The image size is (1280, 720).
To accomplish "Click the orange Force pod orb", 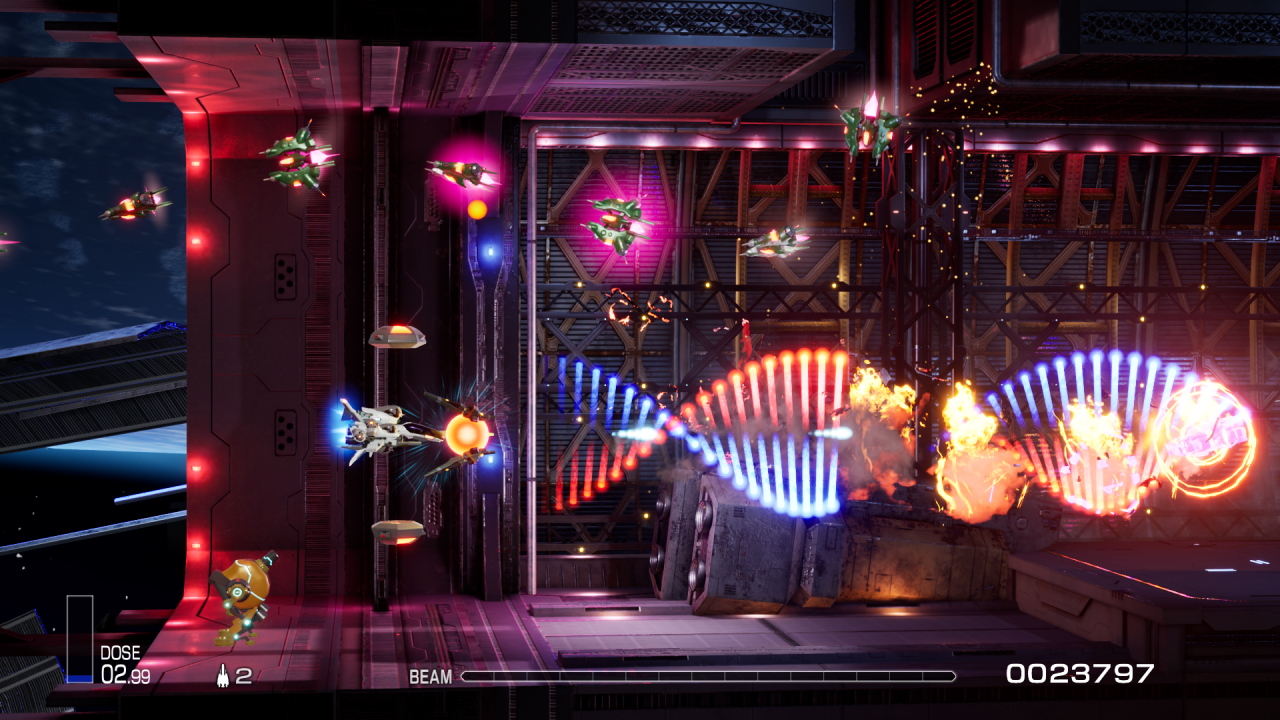I will 463,435.
